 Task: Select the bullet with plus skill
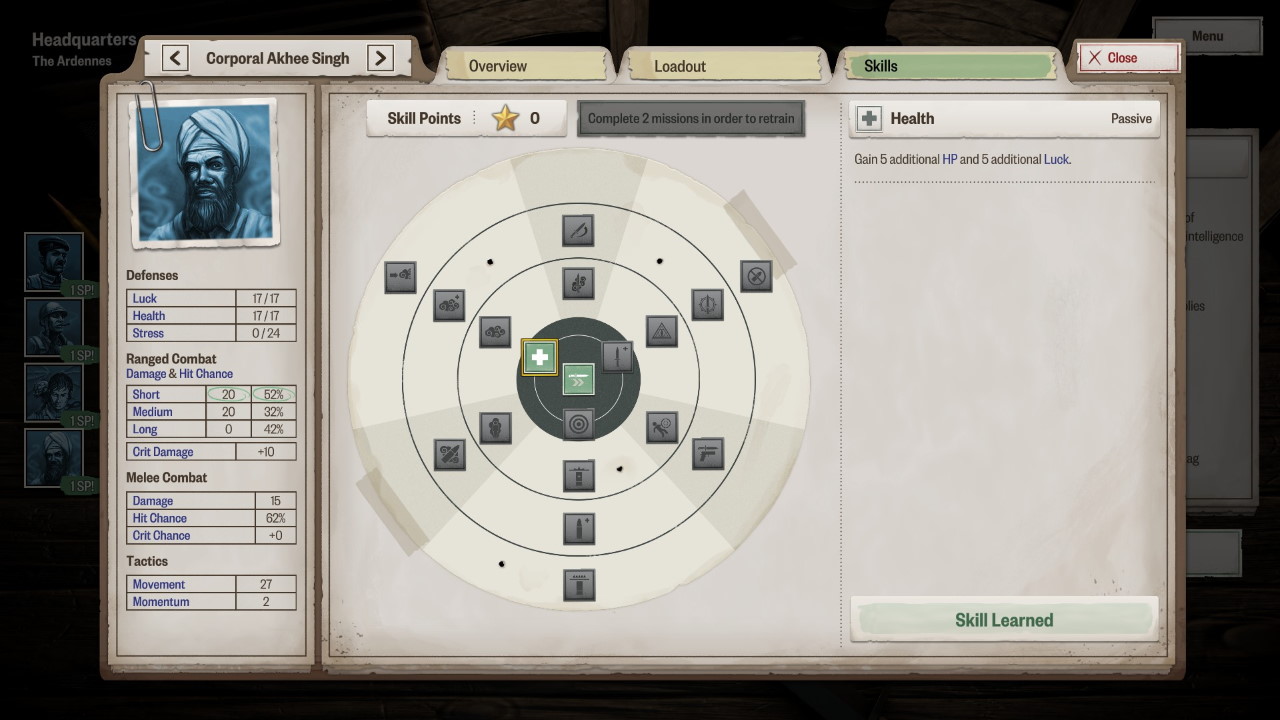[578, 526]
